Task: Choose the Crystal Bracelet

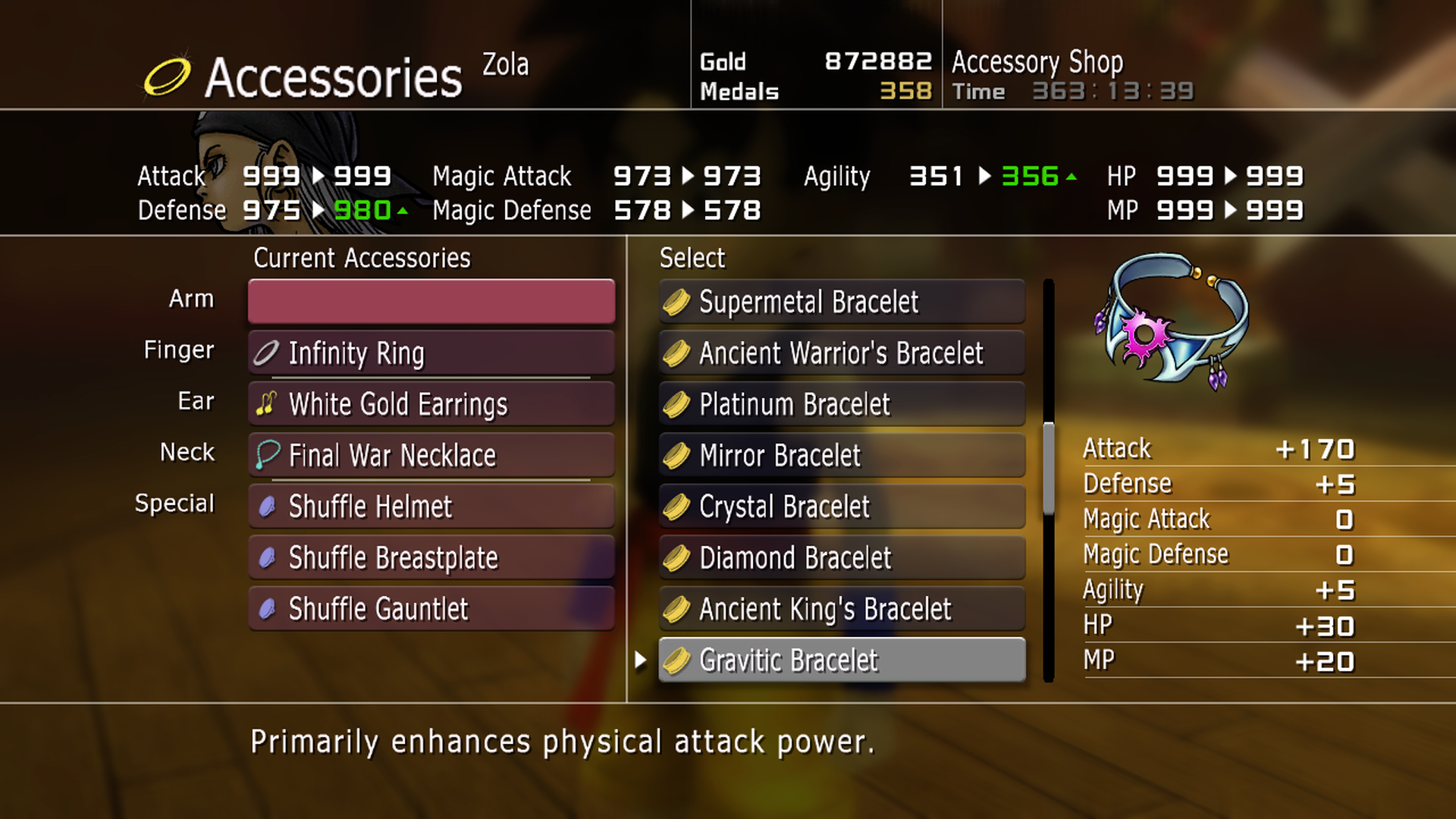Action: 842,507
